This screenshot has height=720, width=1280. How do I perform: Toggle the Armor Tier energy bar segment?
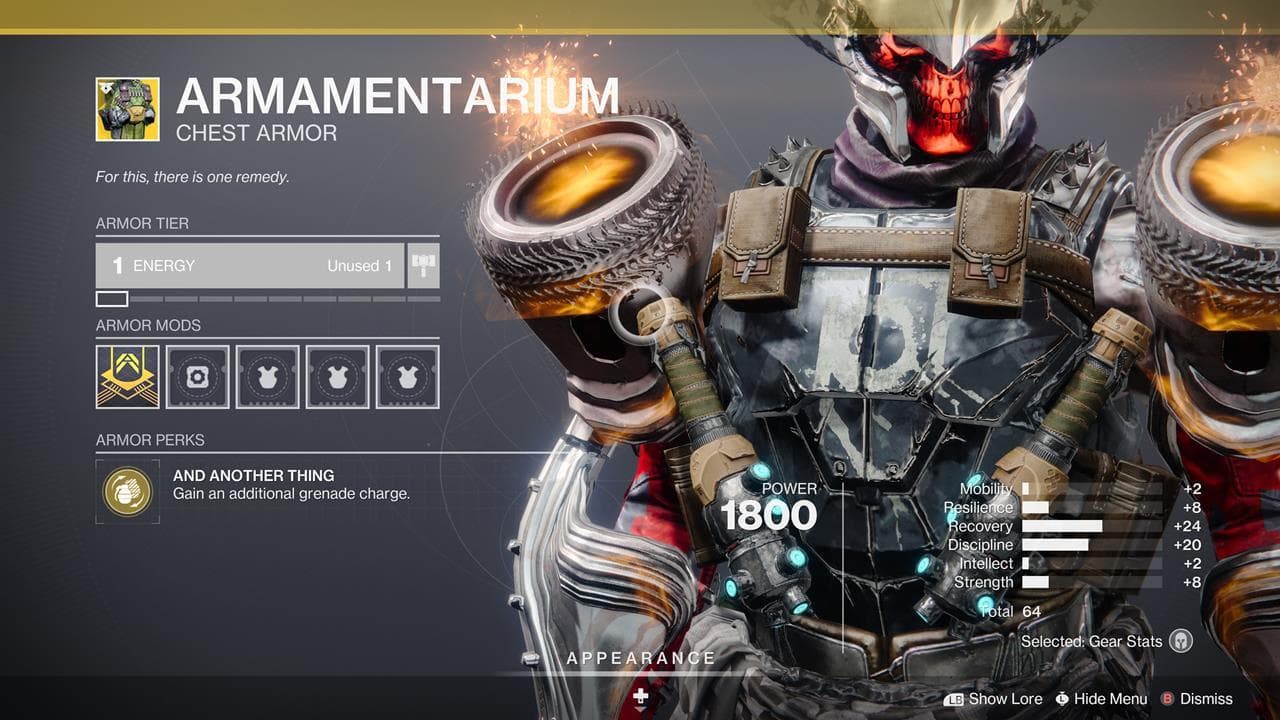(x=113, y=298)
